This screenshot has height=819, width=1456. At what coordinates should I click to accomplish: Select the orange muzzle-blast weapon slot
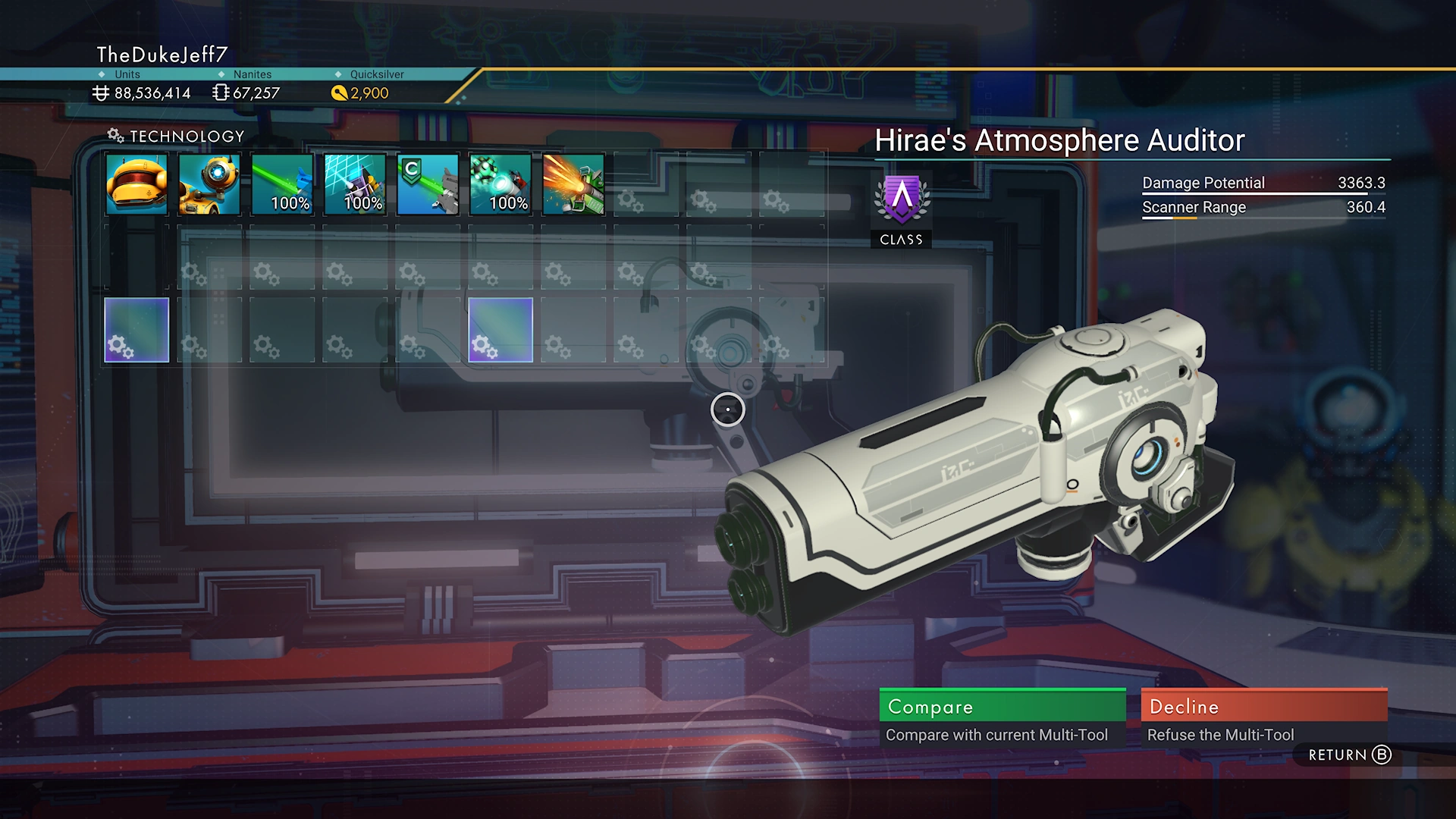(573, 185)
